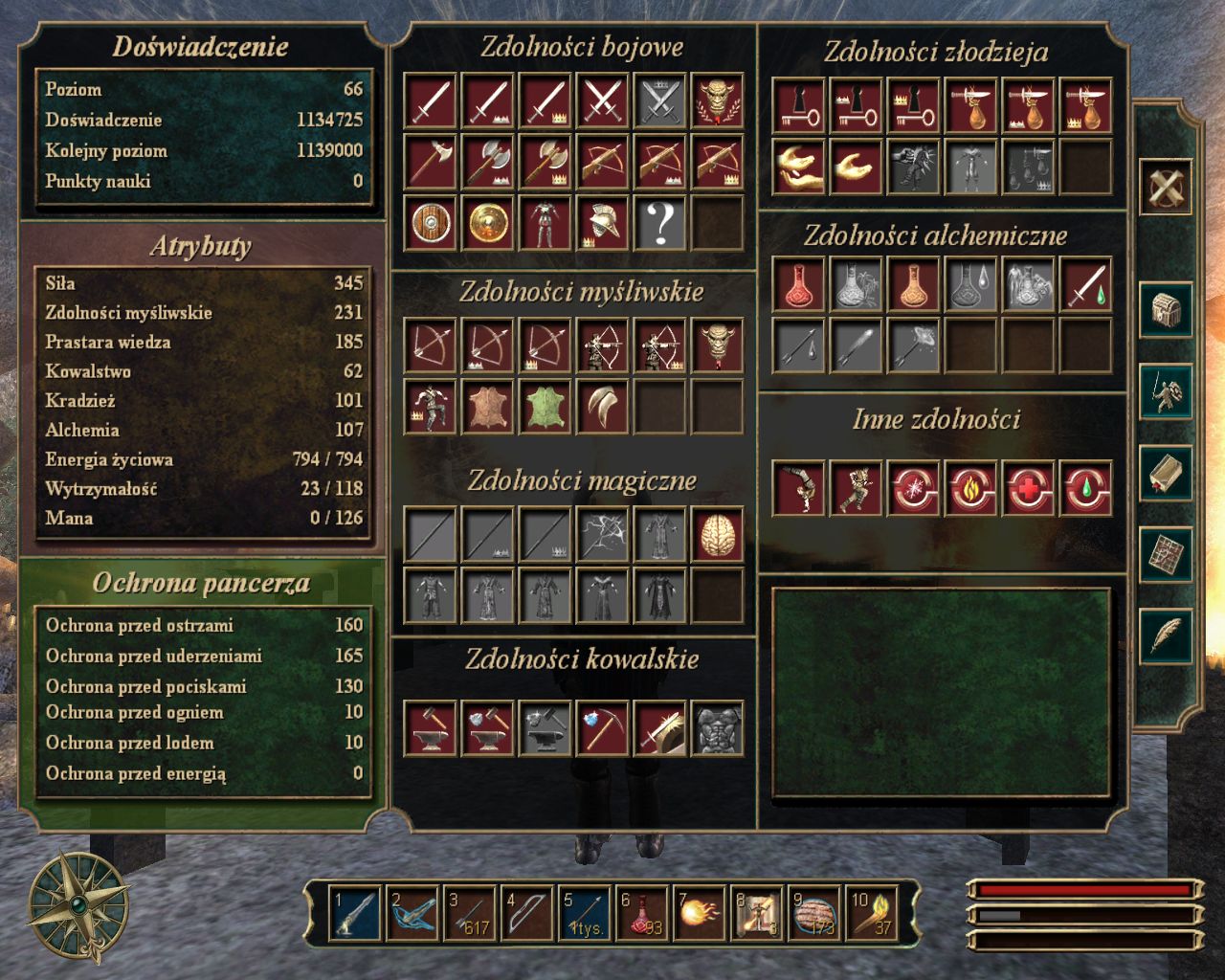Viewport: 1225px width, 980px height.
Task: Select the question mark combat skill
Action: [x=659, y=223]
